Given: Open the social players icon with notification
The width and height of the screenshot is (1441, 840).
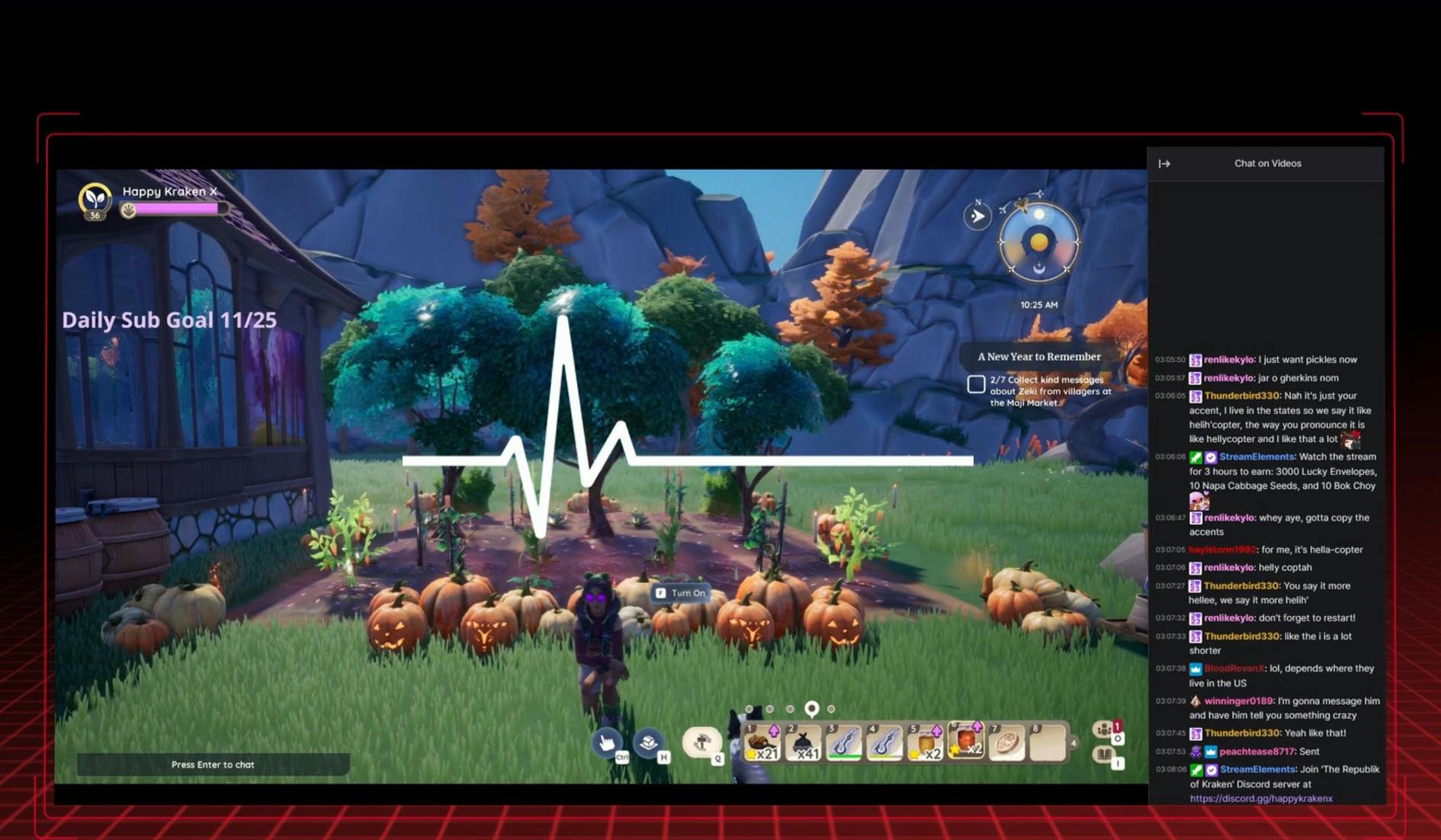Looking at the screenshot, I should point(1104,729).
